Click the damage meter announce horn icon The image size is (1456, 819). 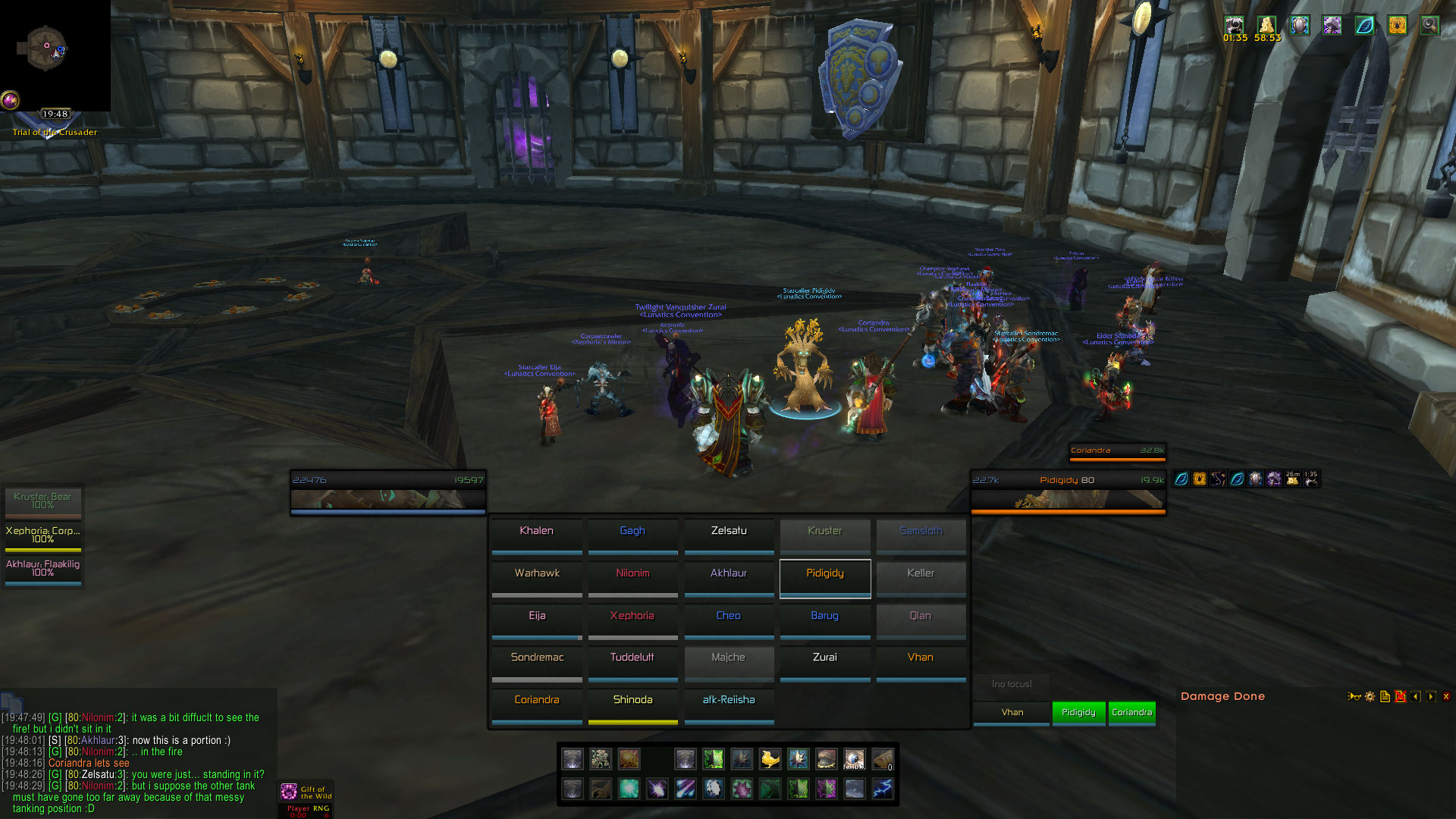click(1354, 697)
